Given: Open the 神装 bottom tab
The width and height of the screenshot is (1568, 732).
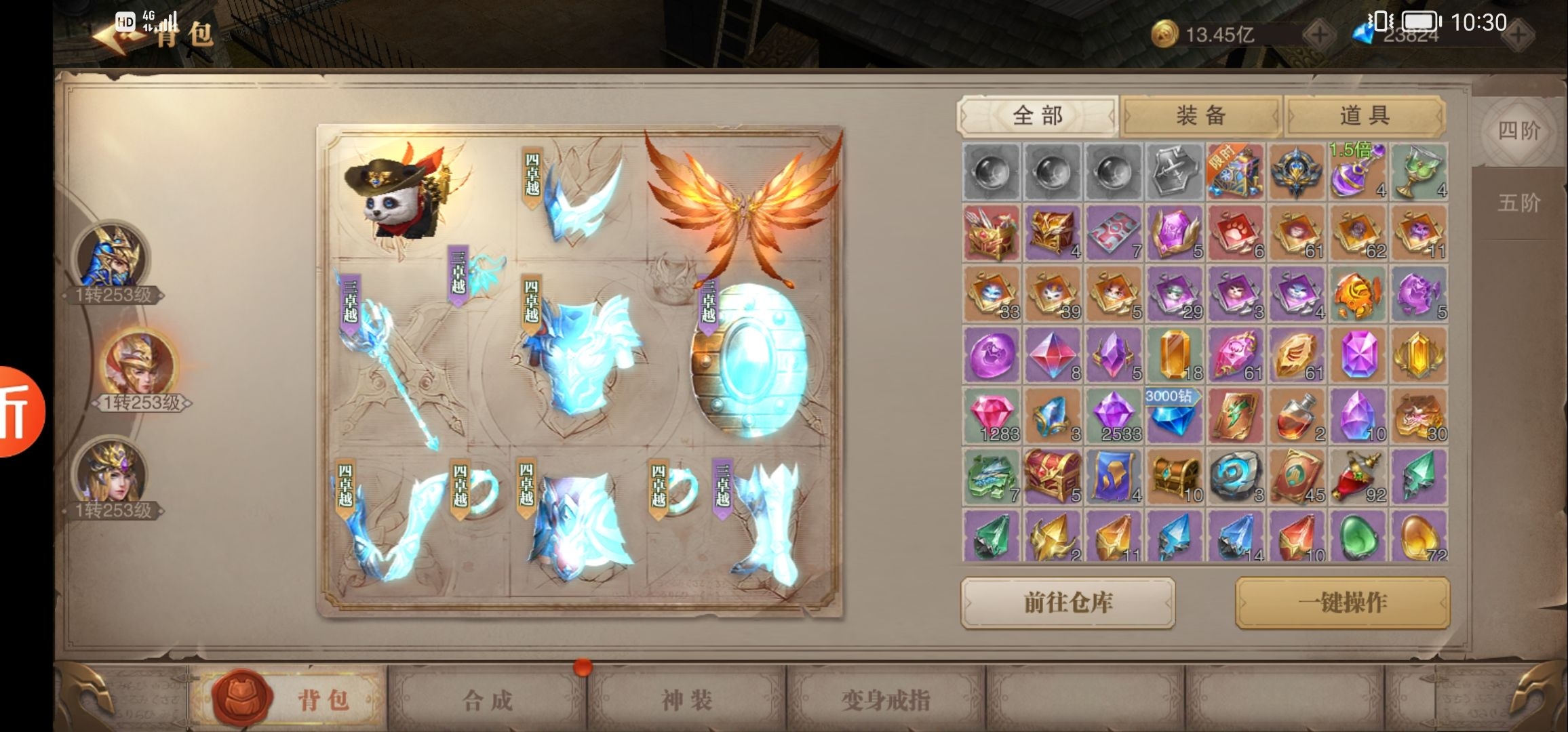Looking at the screenshot, I should point(686,700).
